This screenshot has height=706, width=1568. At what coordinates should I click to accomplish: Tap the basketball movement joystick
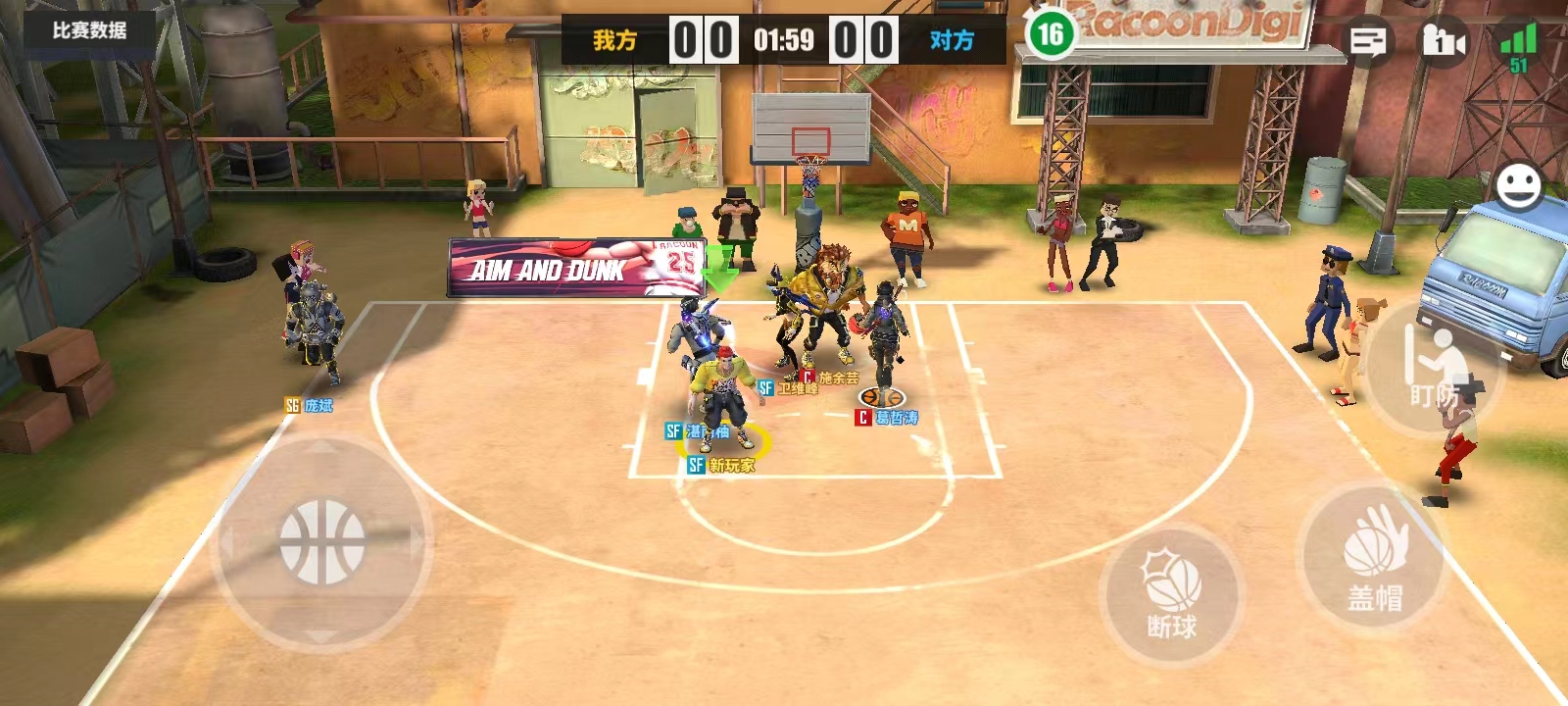(x=322, y=542)
